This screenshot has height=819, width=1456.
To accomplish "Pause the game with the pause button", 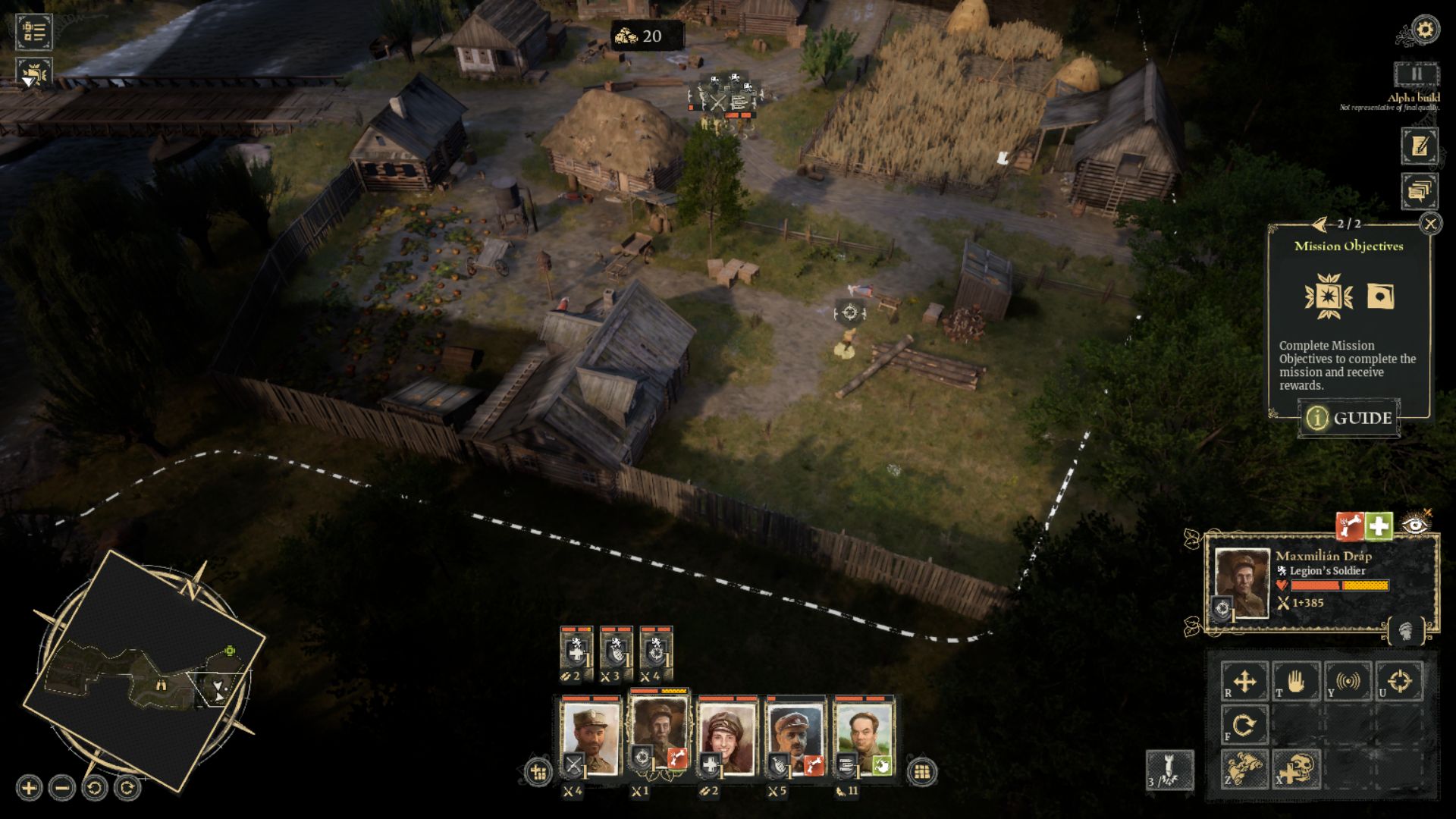I will tap(1416, 75).
